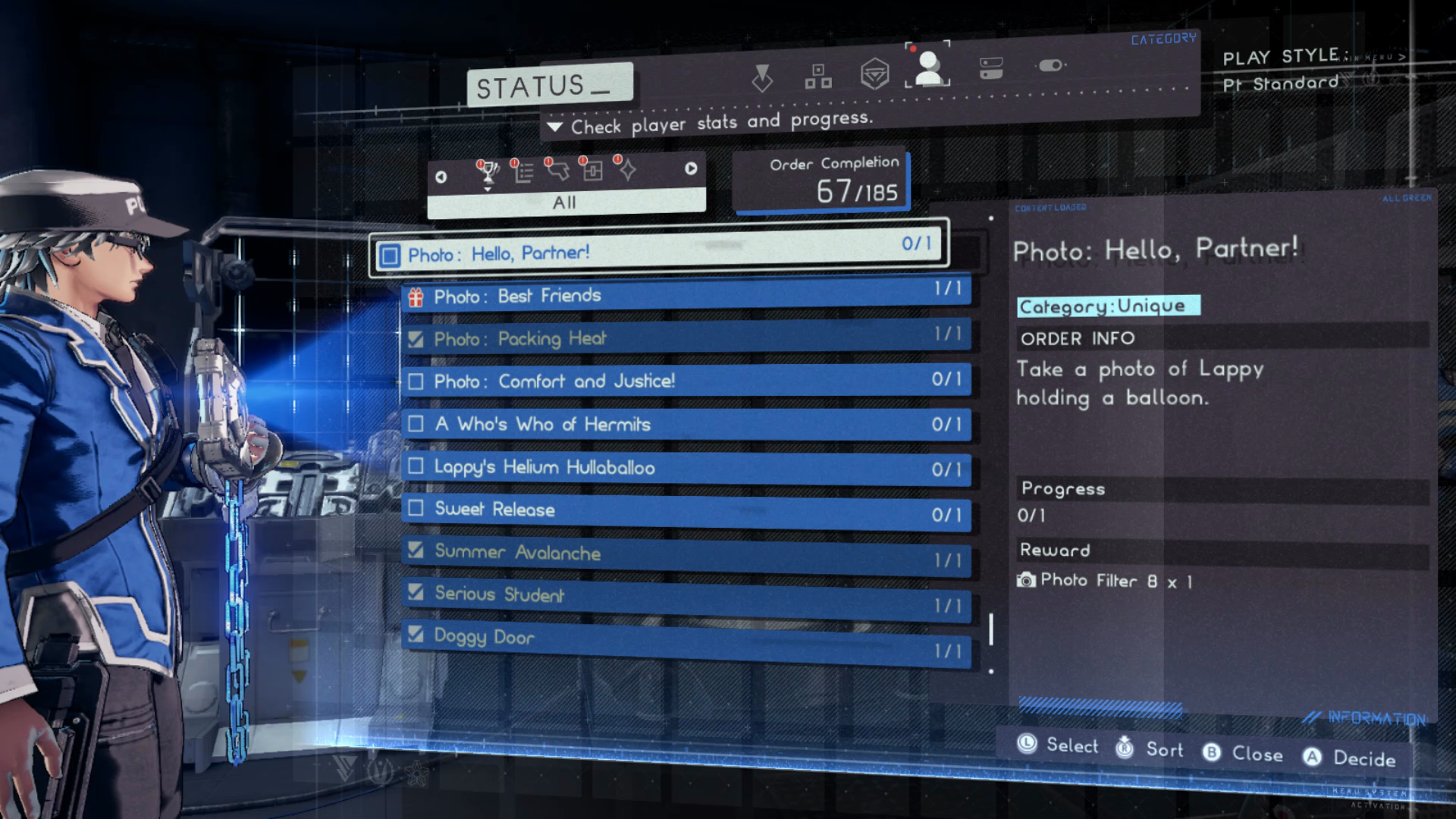The width and height of the screenshot is (1456, 819).
Task: Open the Sweet Release order
Action: pyautogui.click(x=686, y=510)
